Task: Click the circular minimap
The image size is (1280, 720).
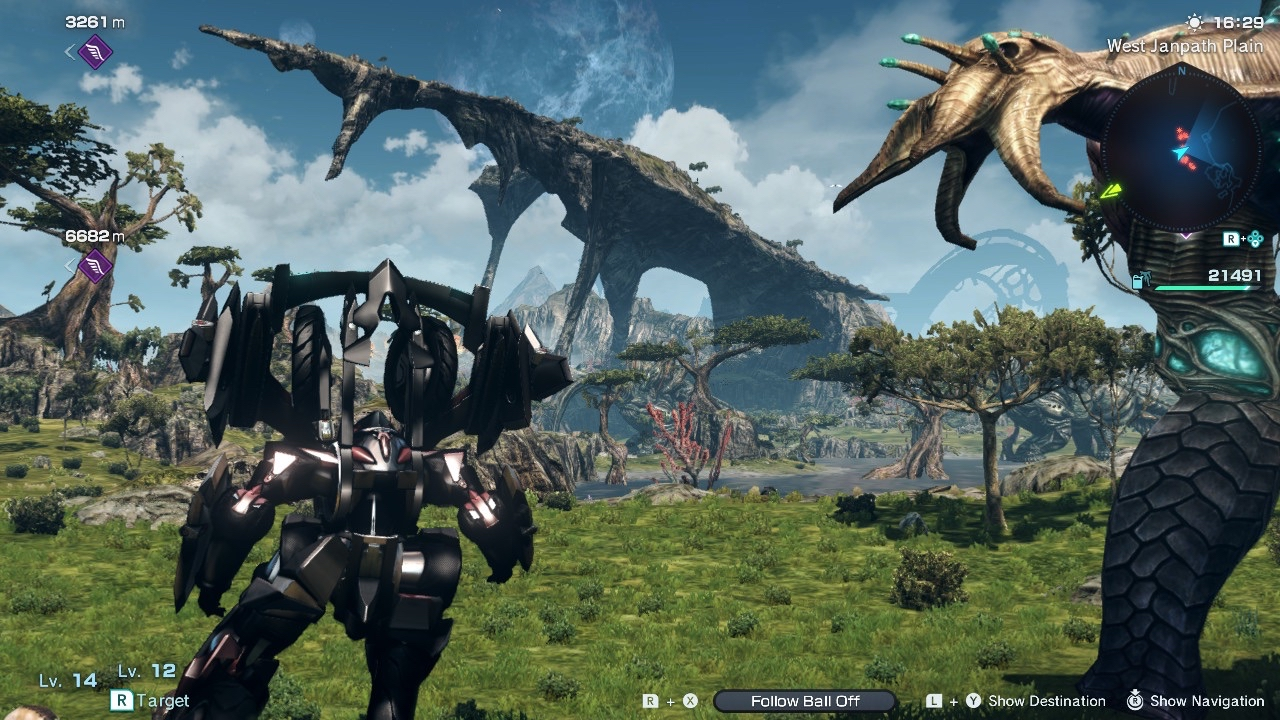Action: coord(1182,149)
